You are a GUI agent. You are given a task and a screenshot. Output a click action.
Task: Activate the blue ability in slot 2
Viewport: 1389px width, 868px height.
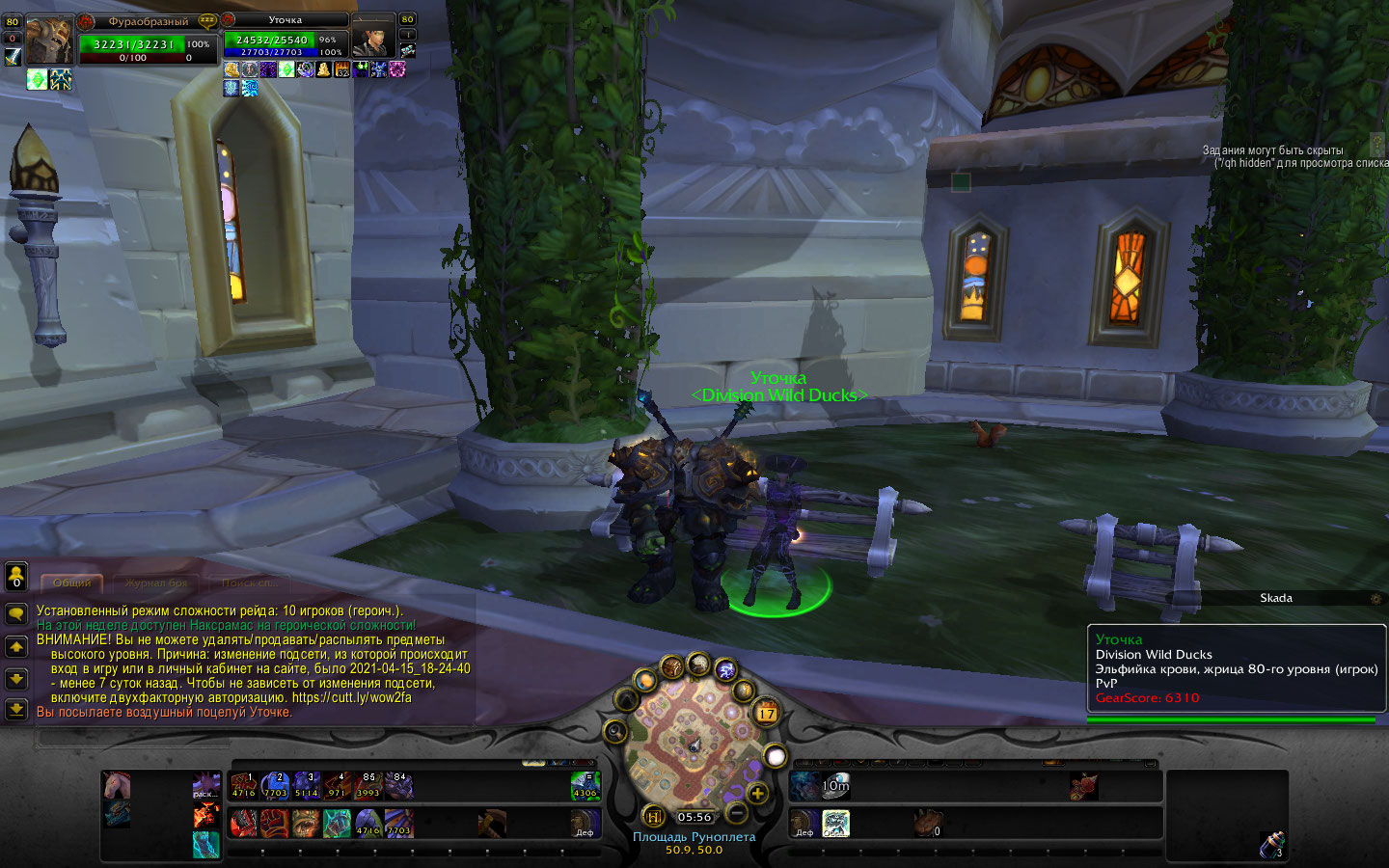click(275, 786)
